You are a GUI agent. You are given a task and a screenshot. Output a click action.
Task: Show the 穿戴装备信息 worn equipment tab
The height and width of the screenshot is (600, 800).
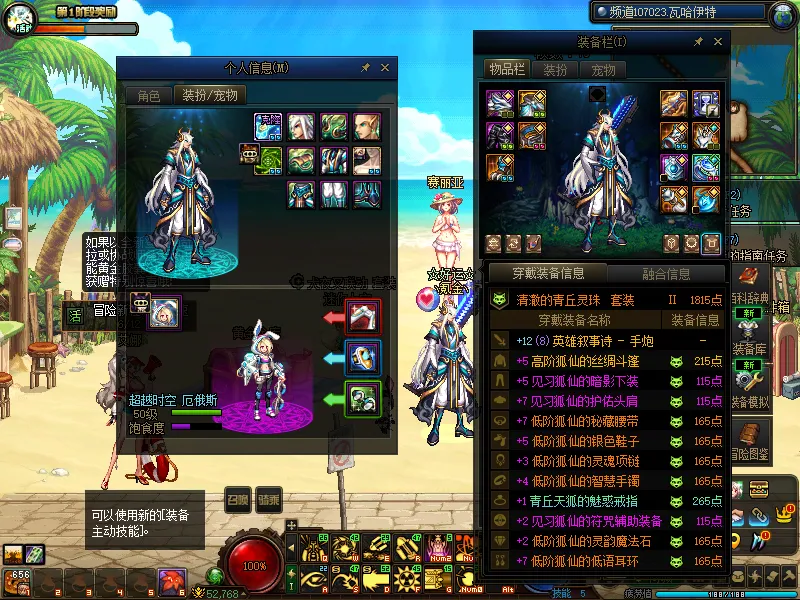click(x=547, y=273)
